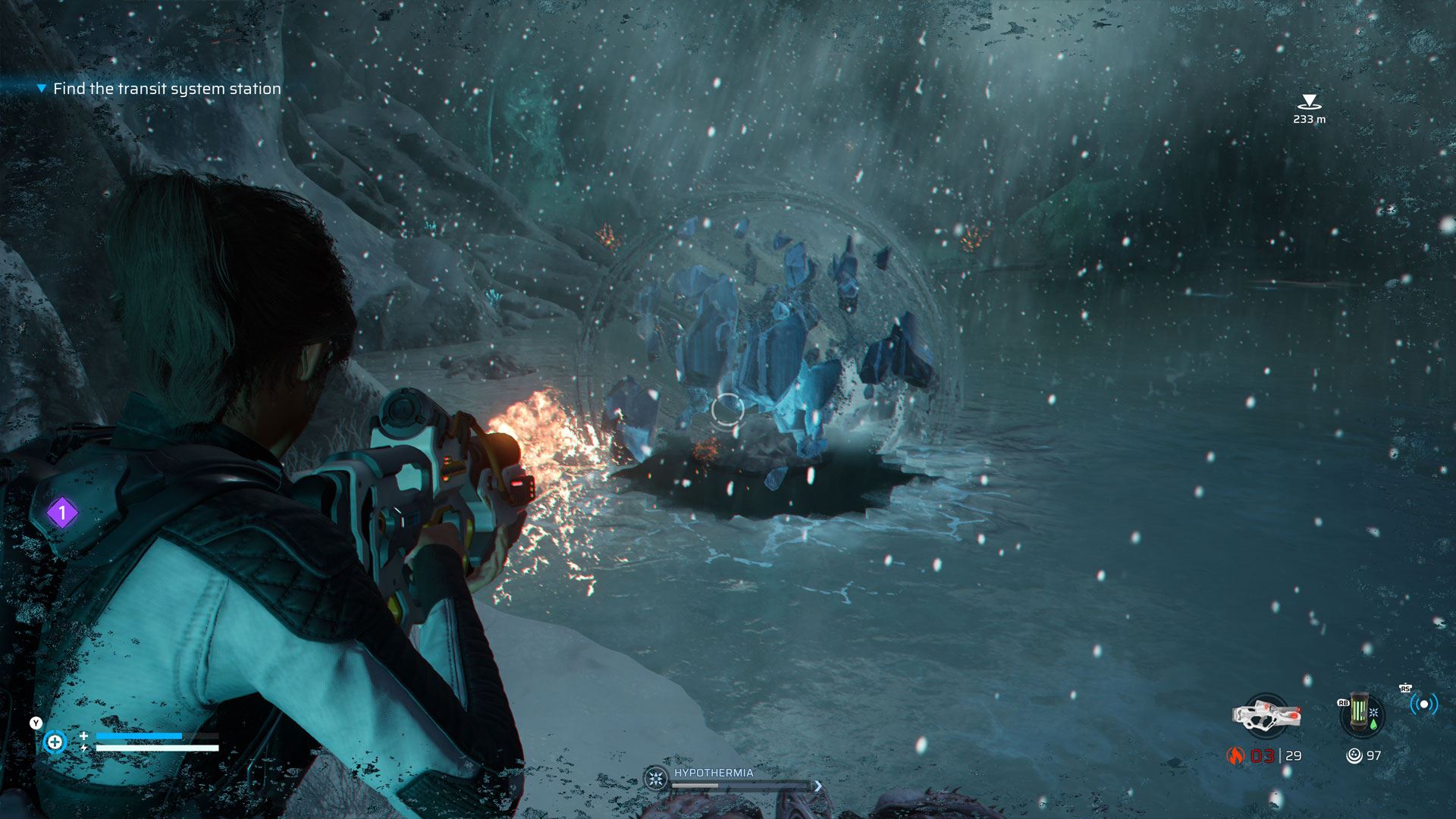Activate the blue scanner pulse icon

click(1423, 704)
